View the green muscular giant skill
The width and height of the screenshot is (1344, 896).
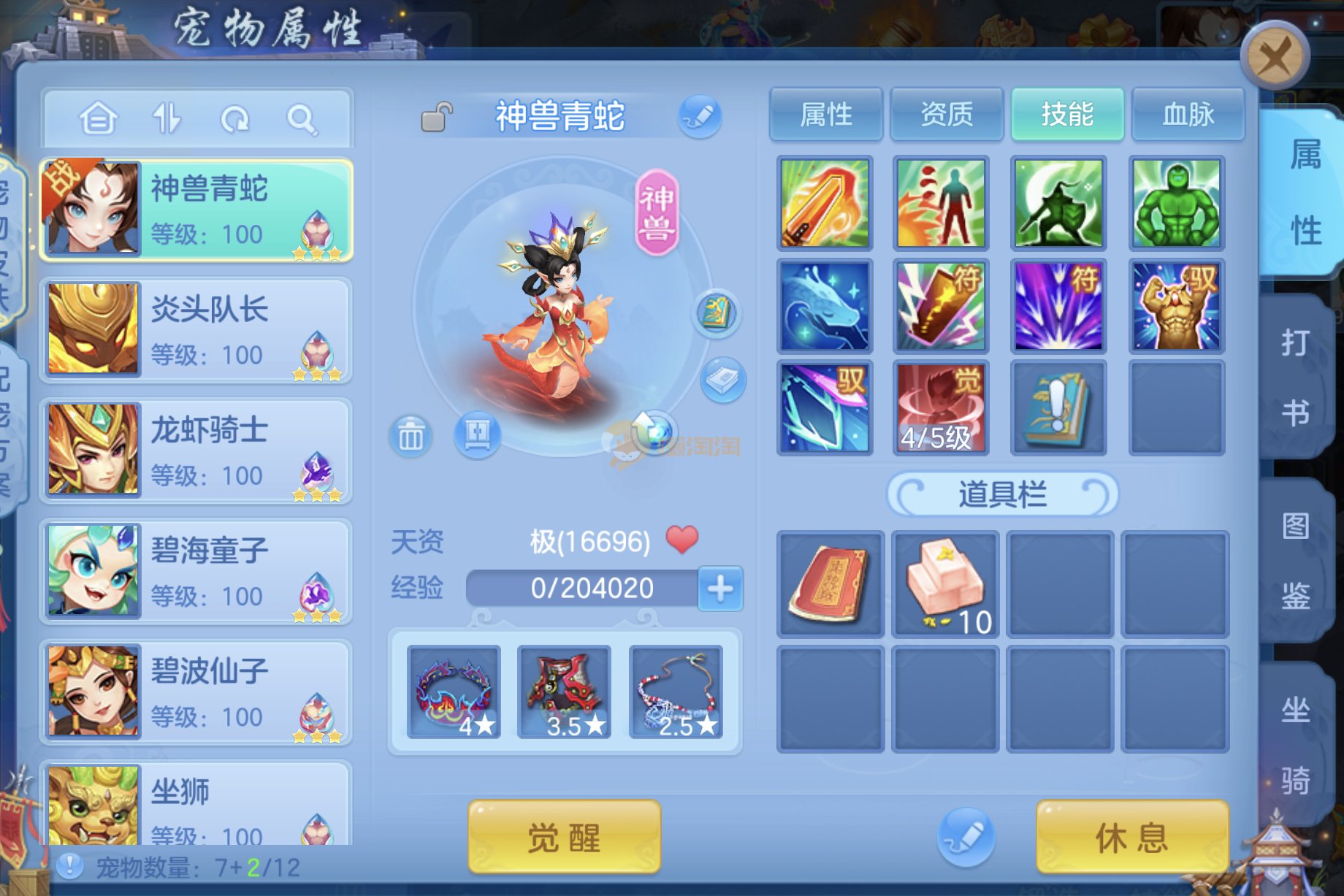(x=1176, y=203)
